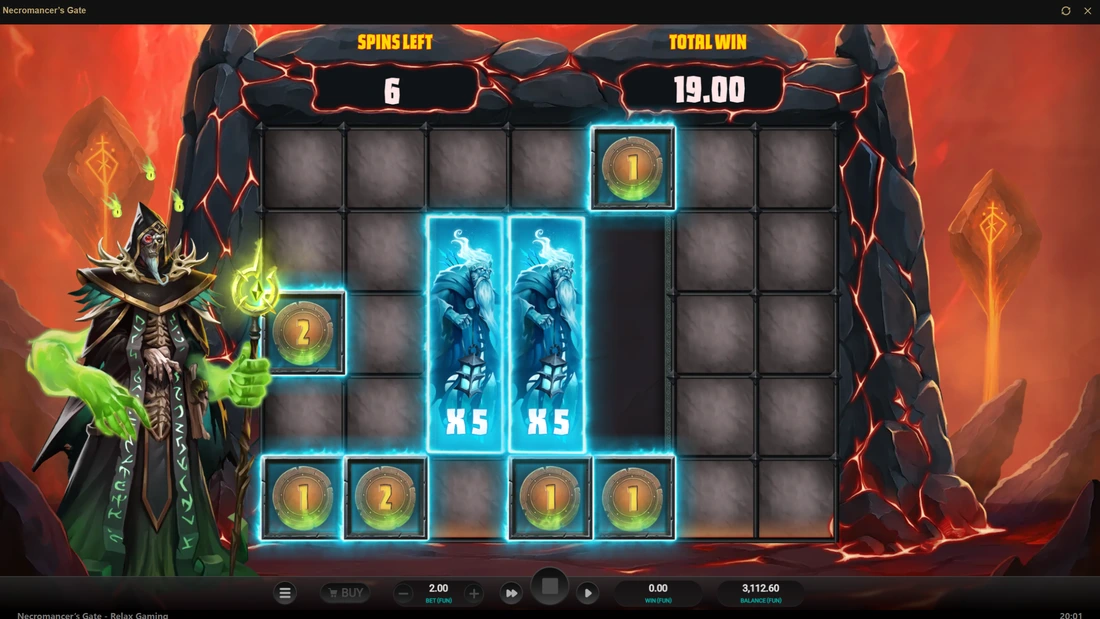
Task: Stop the spin with the square button
Action: coord(549,588)
